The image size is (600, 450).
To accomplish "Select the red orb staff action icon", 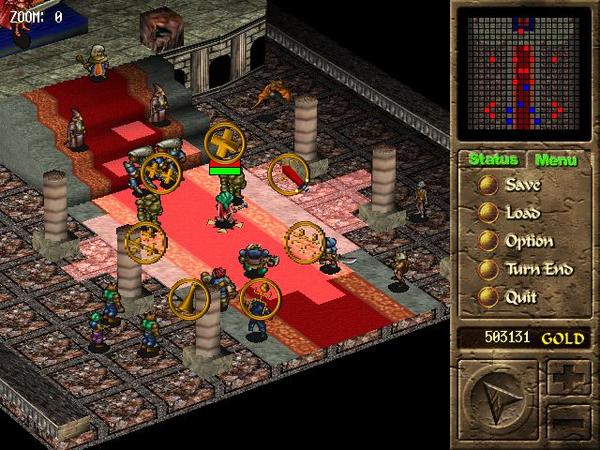I will coord(259,298).
